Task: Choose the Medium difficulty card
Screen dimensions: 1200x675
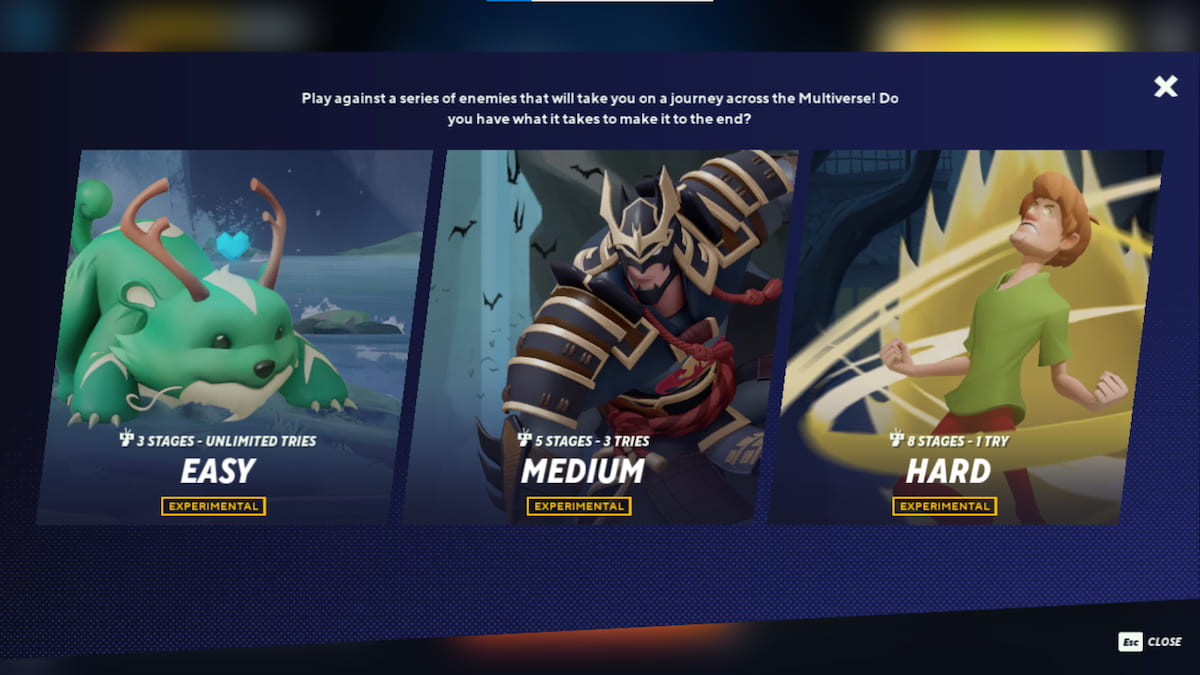Action: click(x=598, y=340)
